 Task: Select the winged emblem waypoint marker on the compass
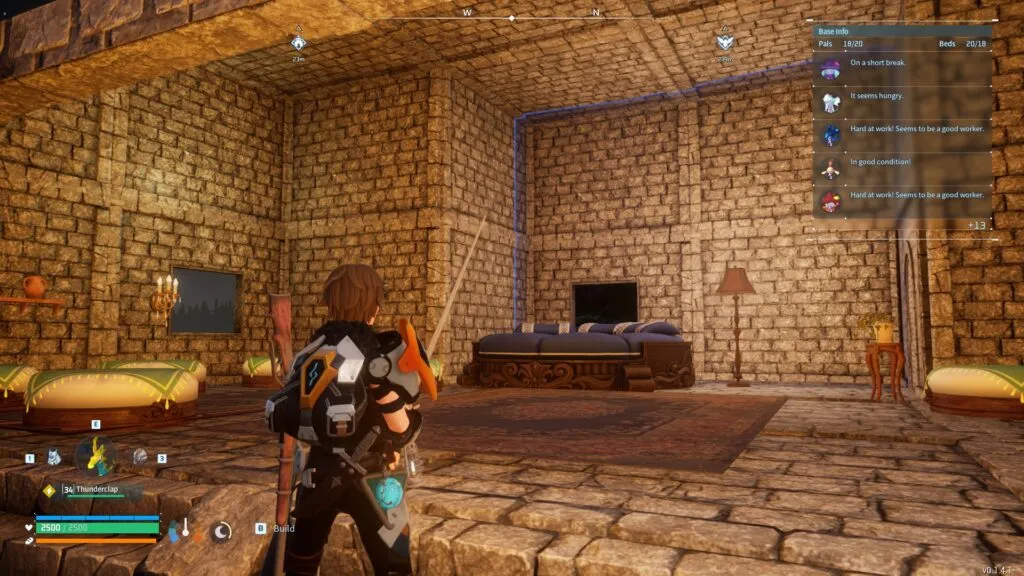point(724,43)
